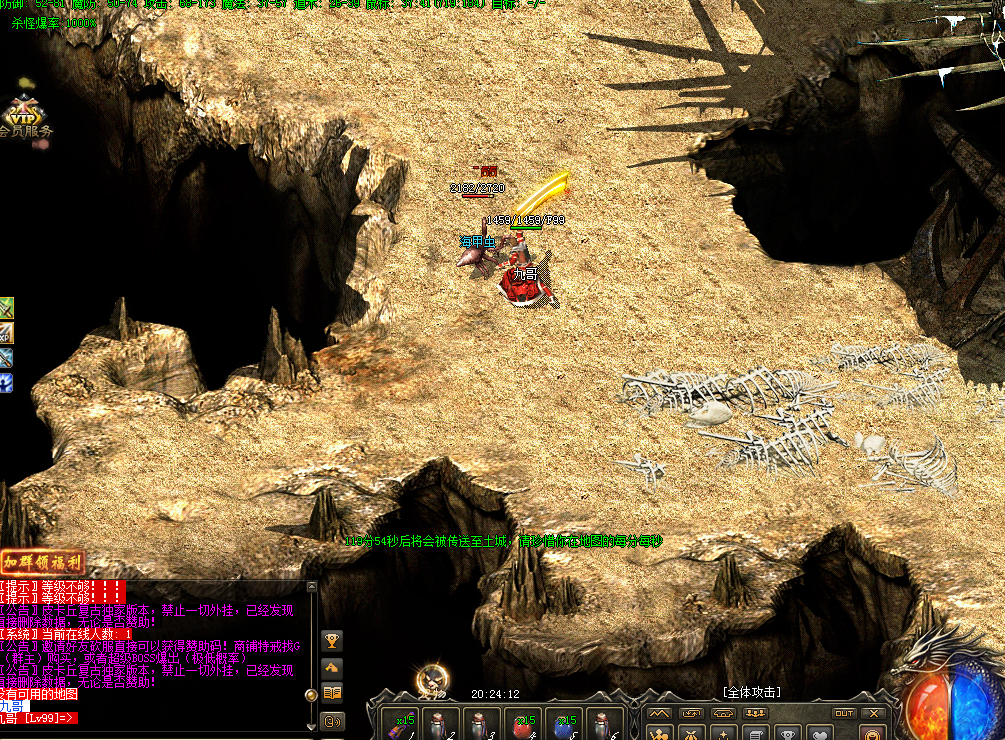
Task: Close the panel with the X button
Action: [x=873, y=713]
